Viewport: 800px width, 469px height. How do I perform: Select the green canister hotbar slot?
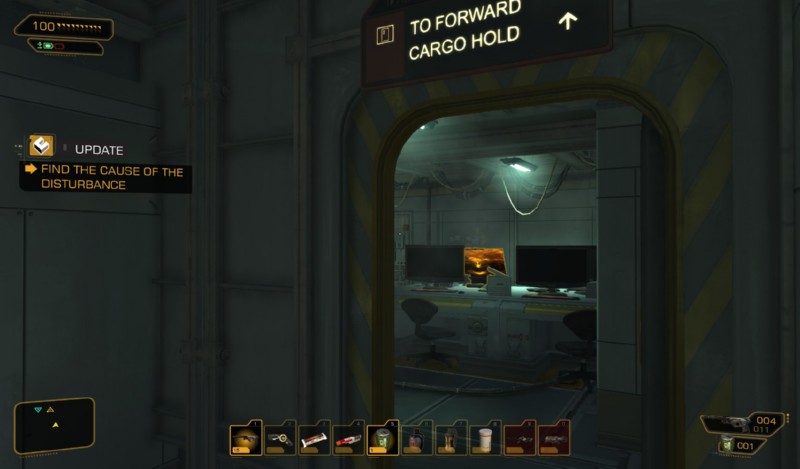tap(382, 439)
